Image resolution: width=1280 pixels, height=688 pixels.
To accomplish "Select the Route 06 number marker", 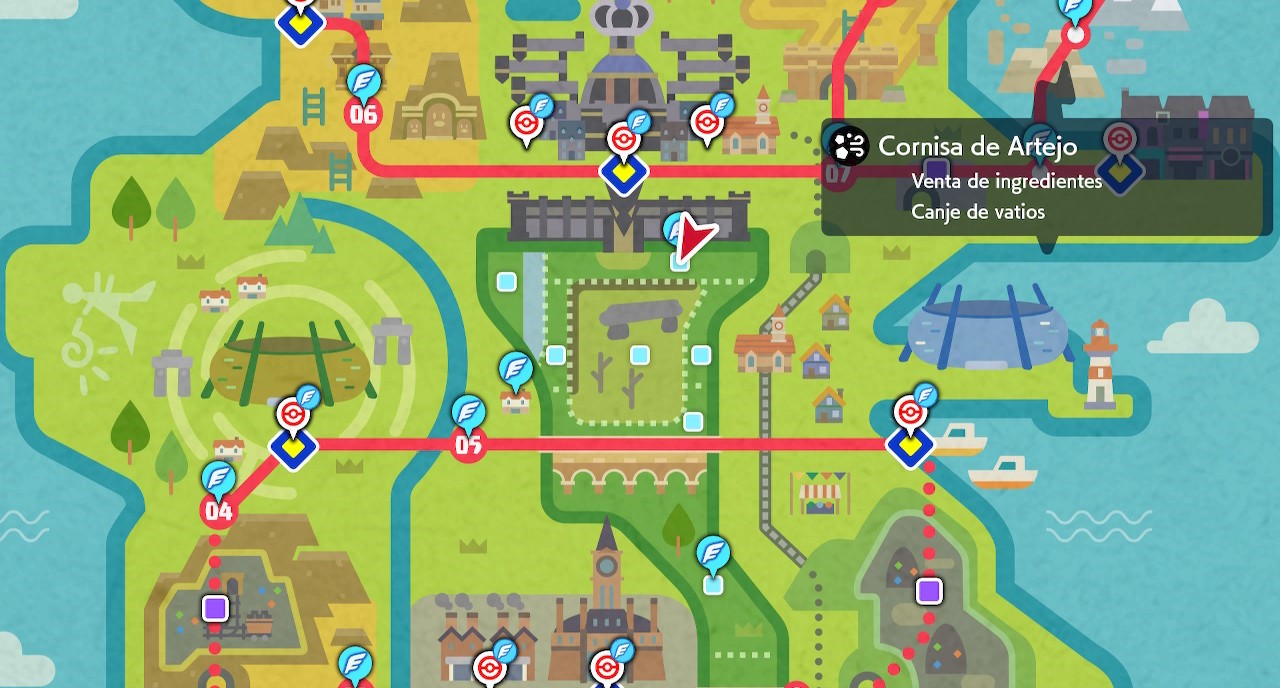I will click(x=363, y=114).
